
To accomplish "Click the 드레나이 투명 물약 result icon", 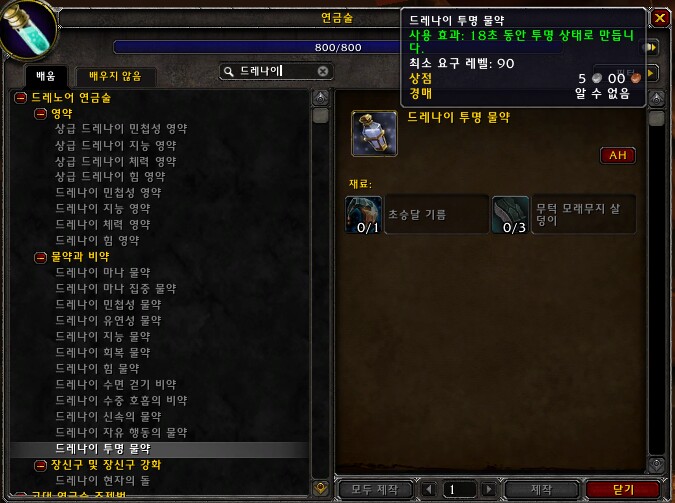I will 374,133.
